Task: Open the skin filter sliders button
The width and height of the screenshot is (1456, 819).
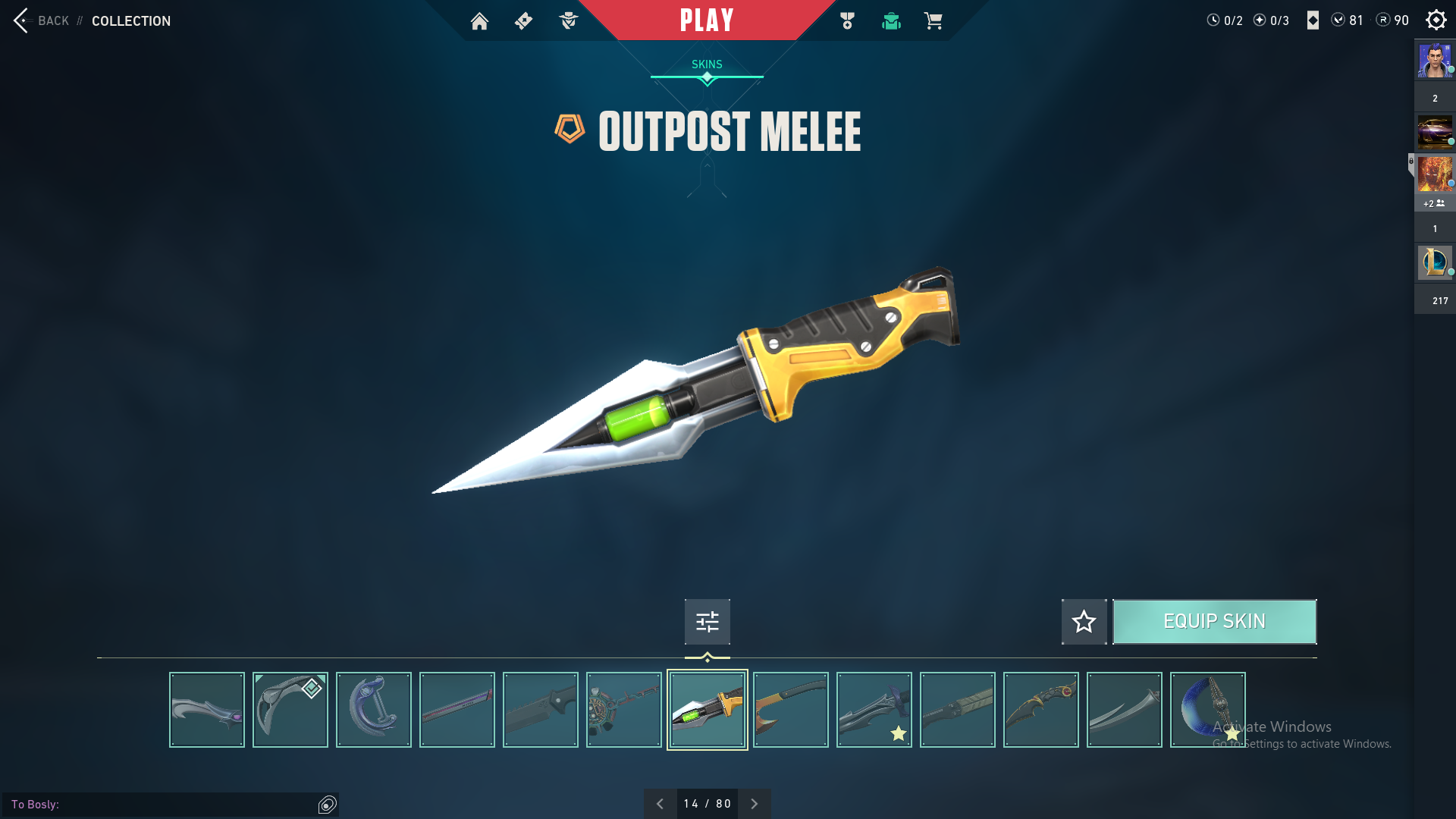Action: pyautogui.click(x=707, y=622)
